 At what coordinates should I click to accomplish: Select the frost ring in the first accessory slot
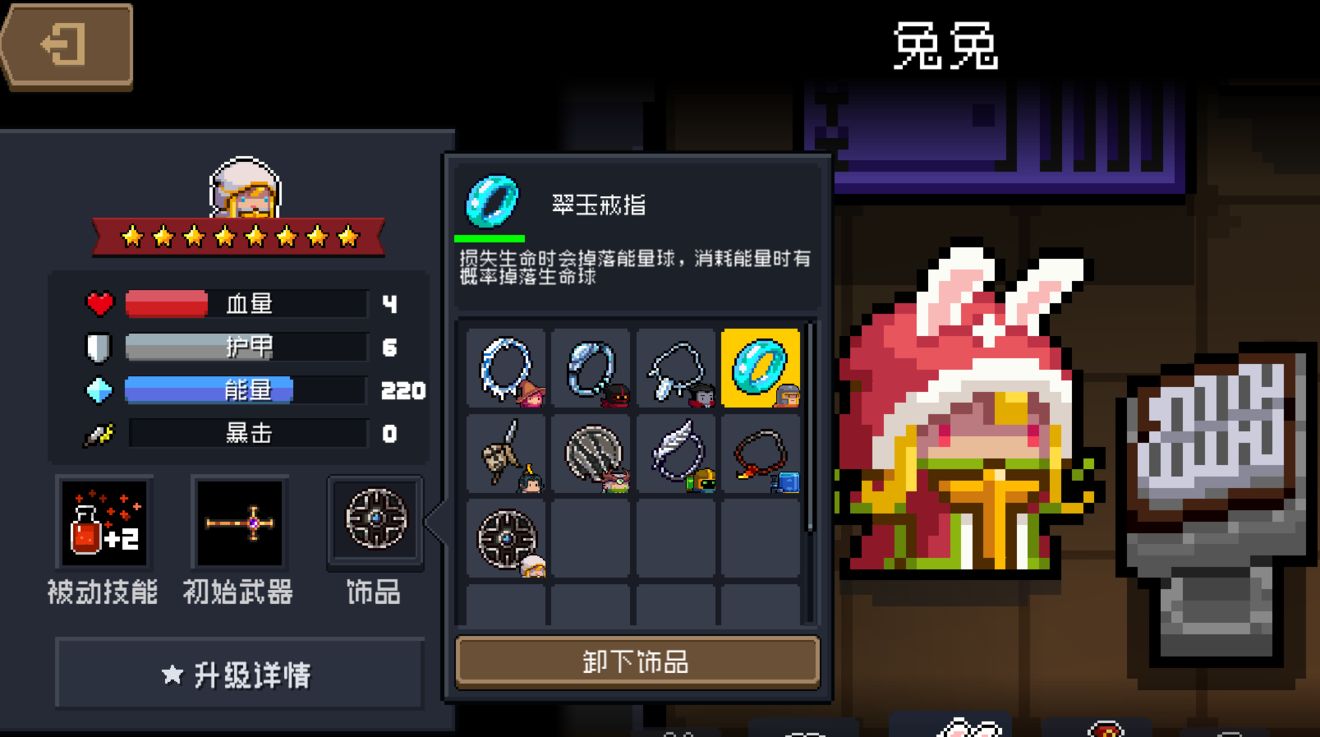click(504, 370)
